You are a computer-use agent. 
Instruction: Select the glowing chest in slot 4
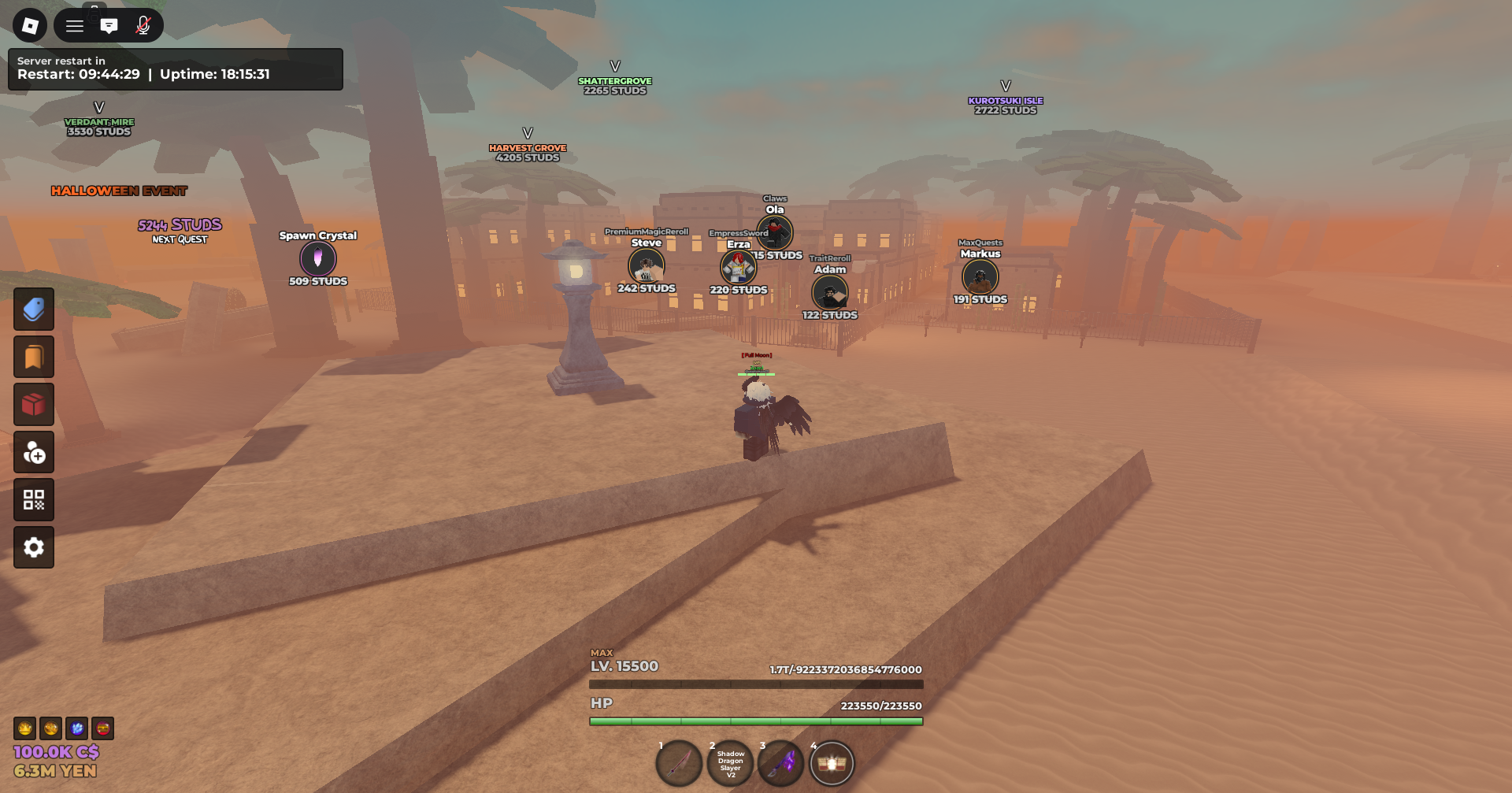pos(832,763)
